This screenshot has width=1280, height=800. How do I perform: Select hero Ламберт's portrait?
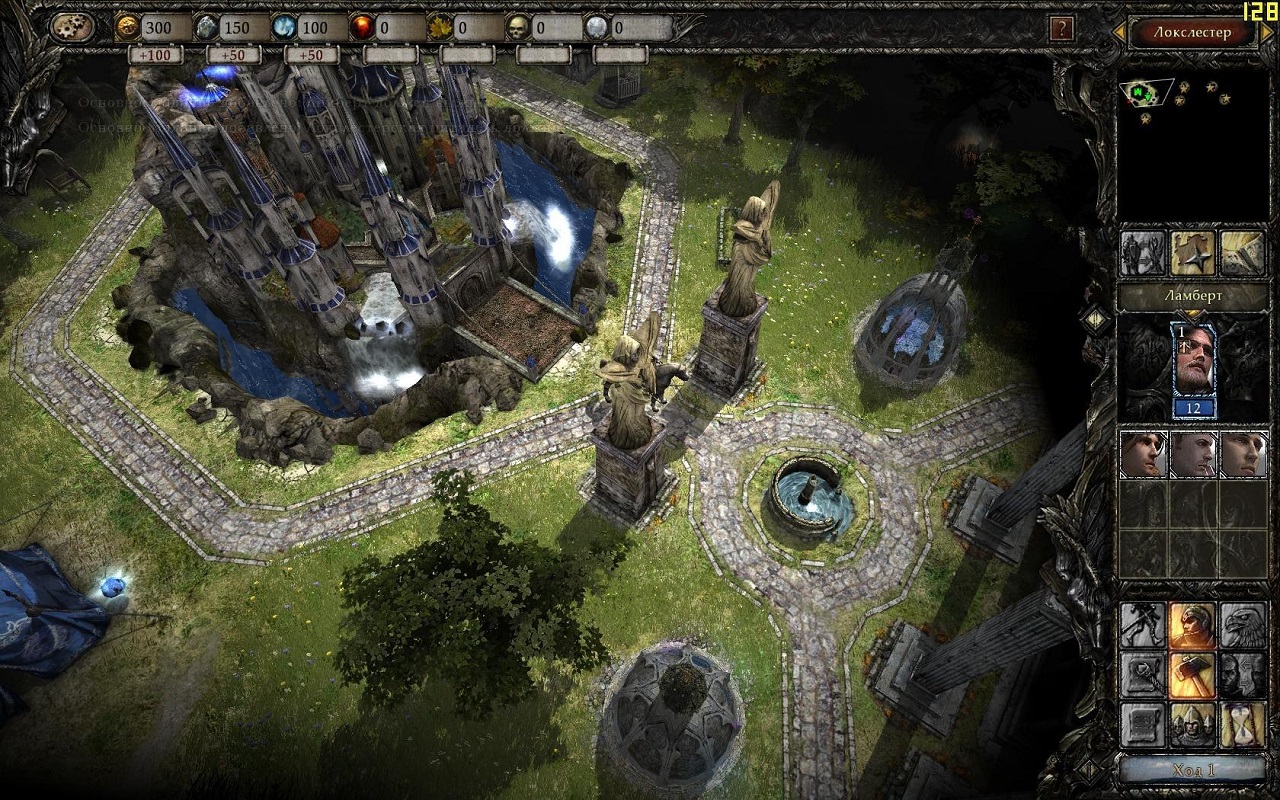coord(1193,365)
